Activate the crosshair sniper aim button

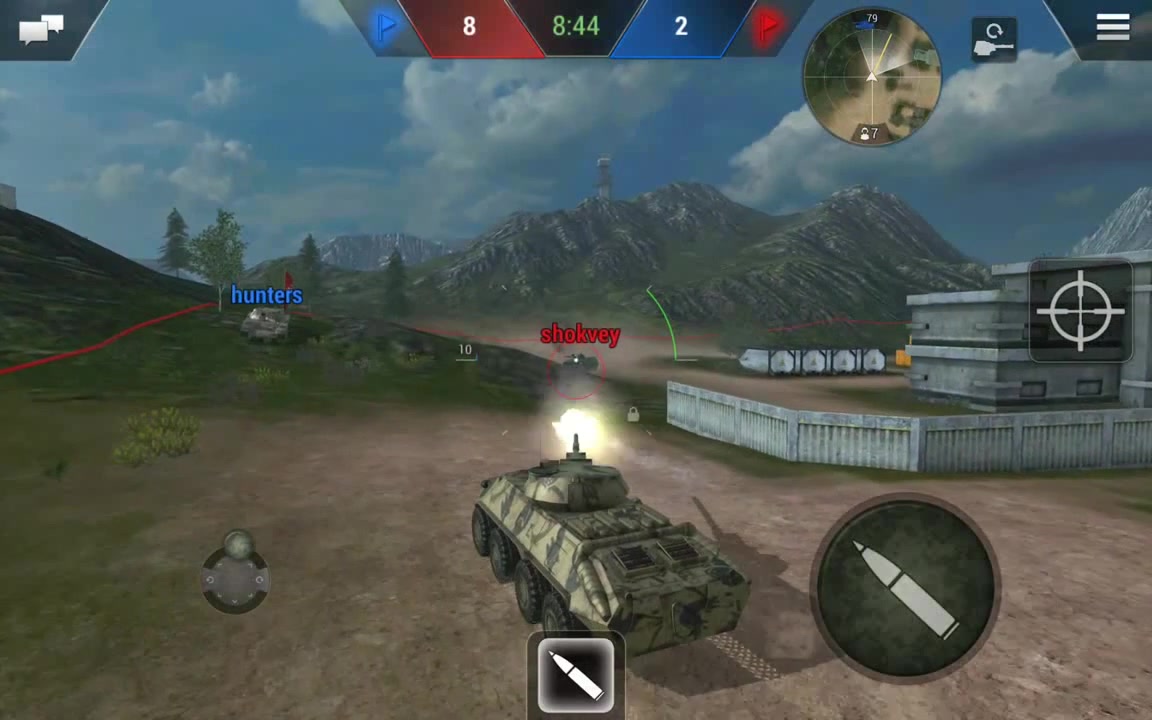(1080, 311)
